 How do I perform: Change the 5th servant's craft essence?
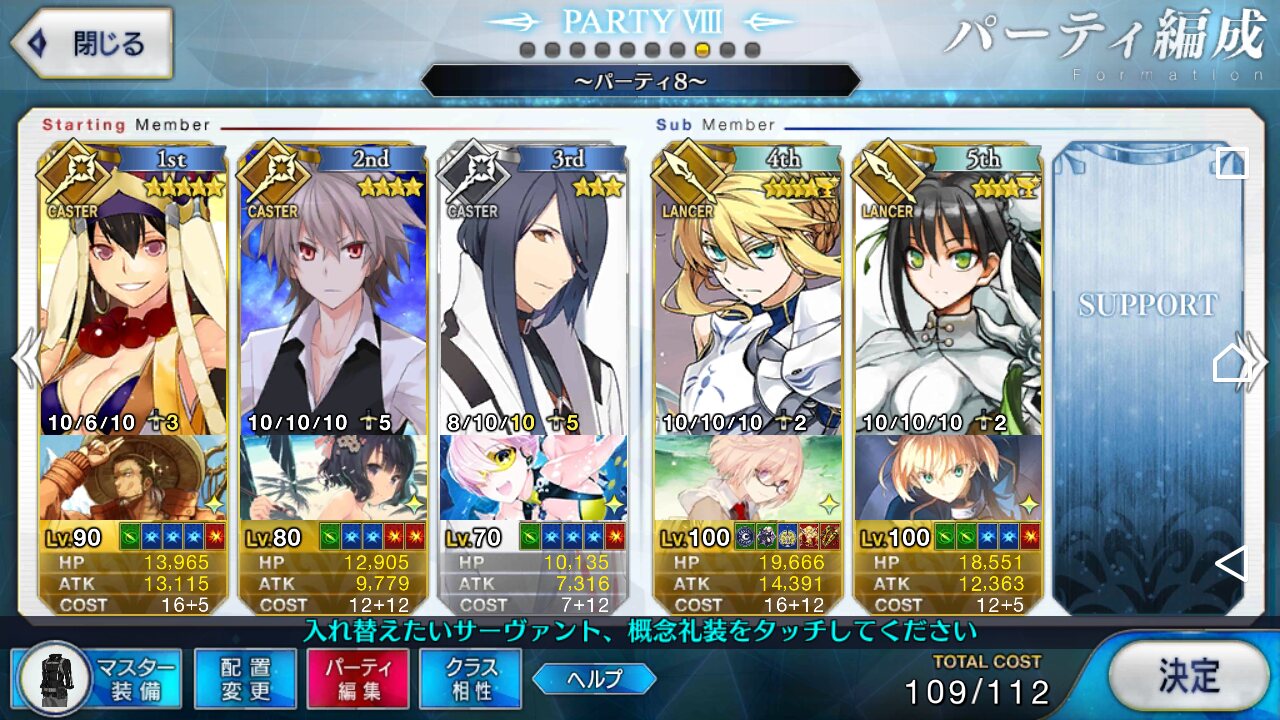[x=947, y=478]
